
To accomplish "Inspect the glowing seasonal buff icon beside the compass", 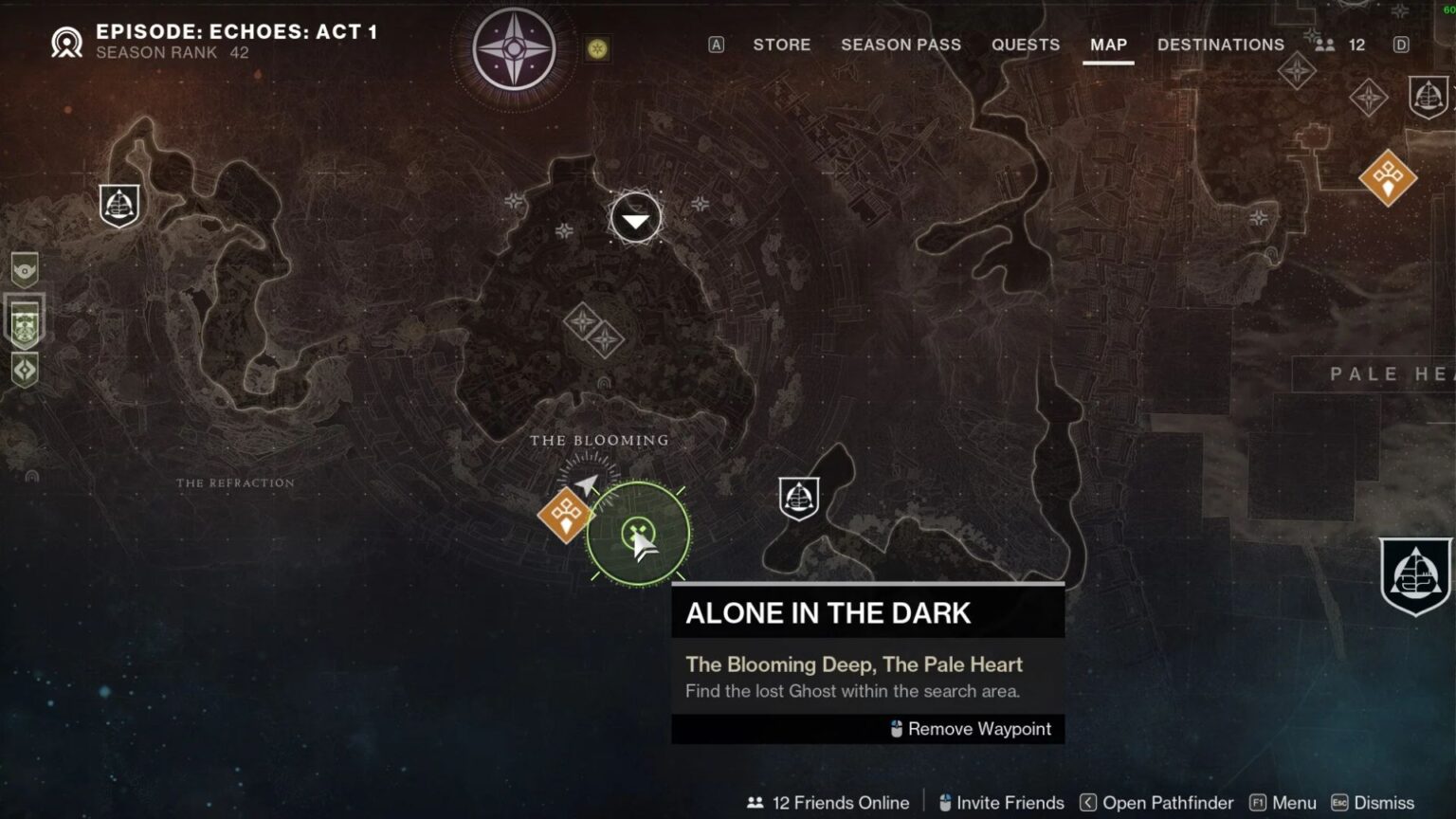I will click(x=596, y=50).
